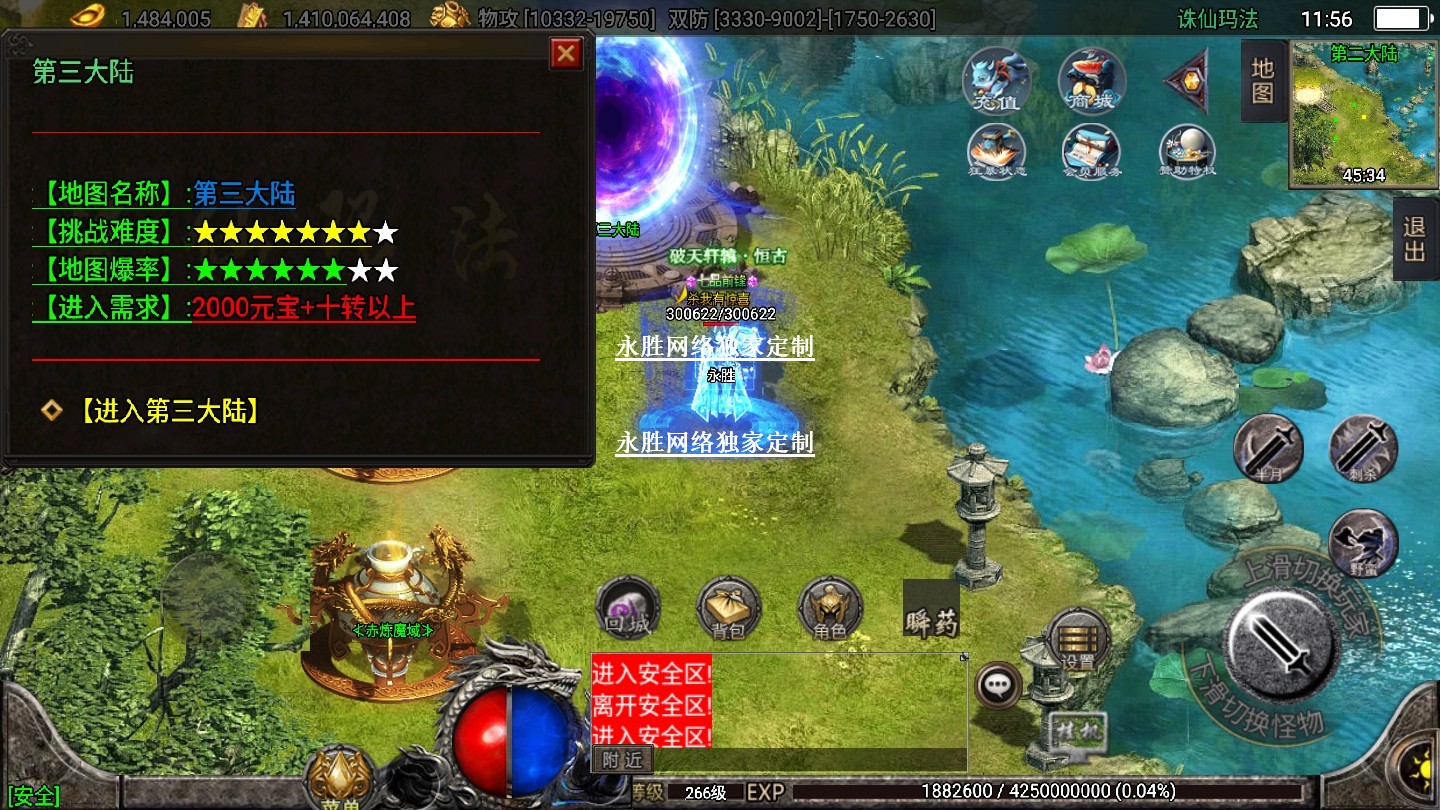Open the 狂暴状态 icon

pos(996,152)
